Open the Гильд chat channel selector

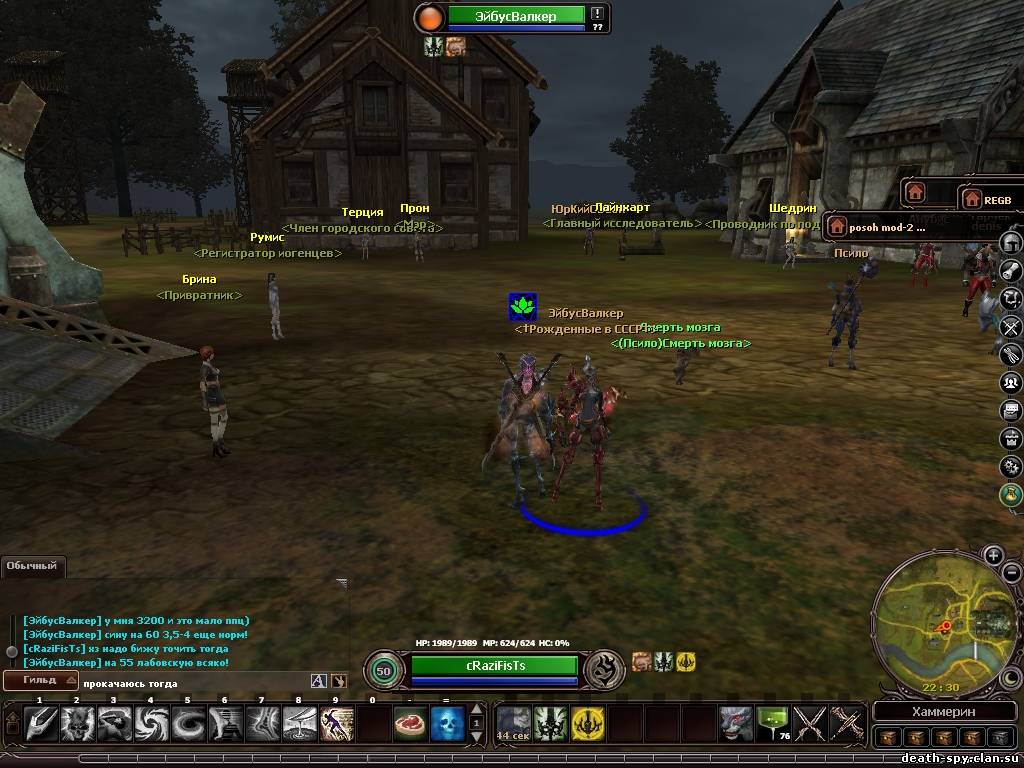(x=40, y=681)
